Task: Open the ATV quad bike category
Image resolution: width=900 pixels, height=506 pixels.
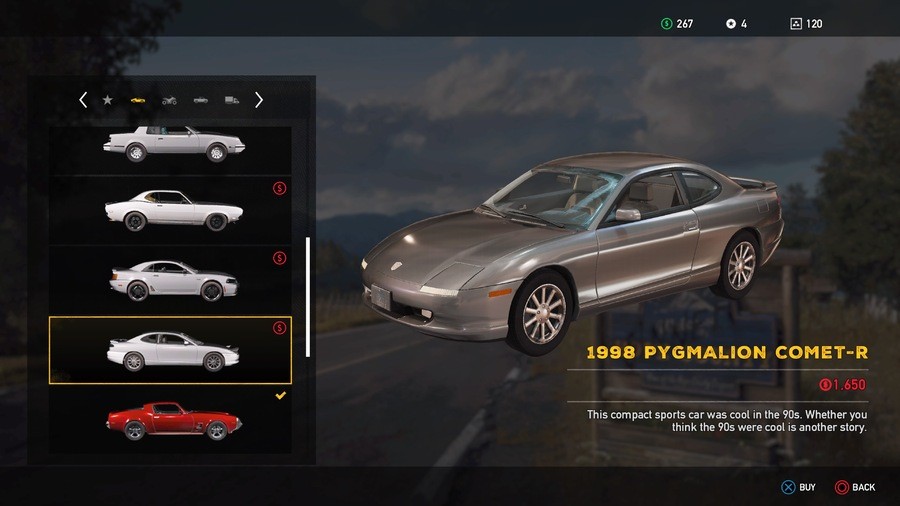Action: [x=169, y=100]
